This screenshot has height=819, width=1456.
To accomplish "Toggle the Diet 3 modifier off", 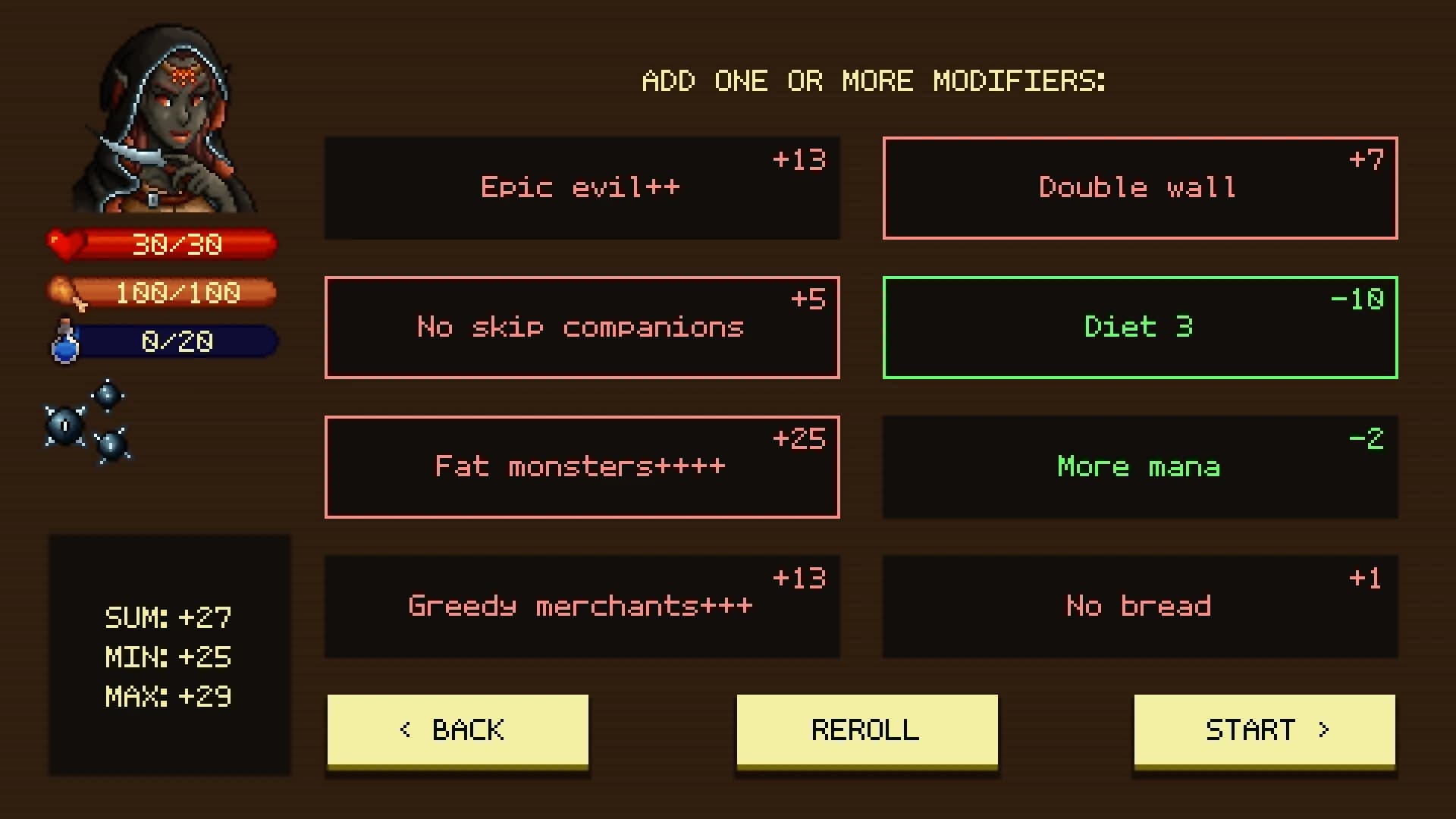I will pos(1139,327).
